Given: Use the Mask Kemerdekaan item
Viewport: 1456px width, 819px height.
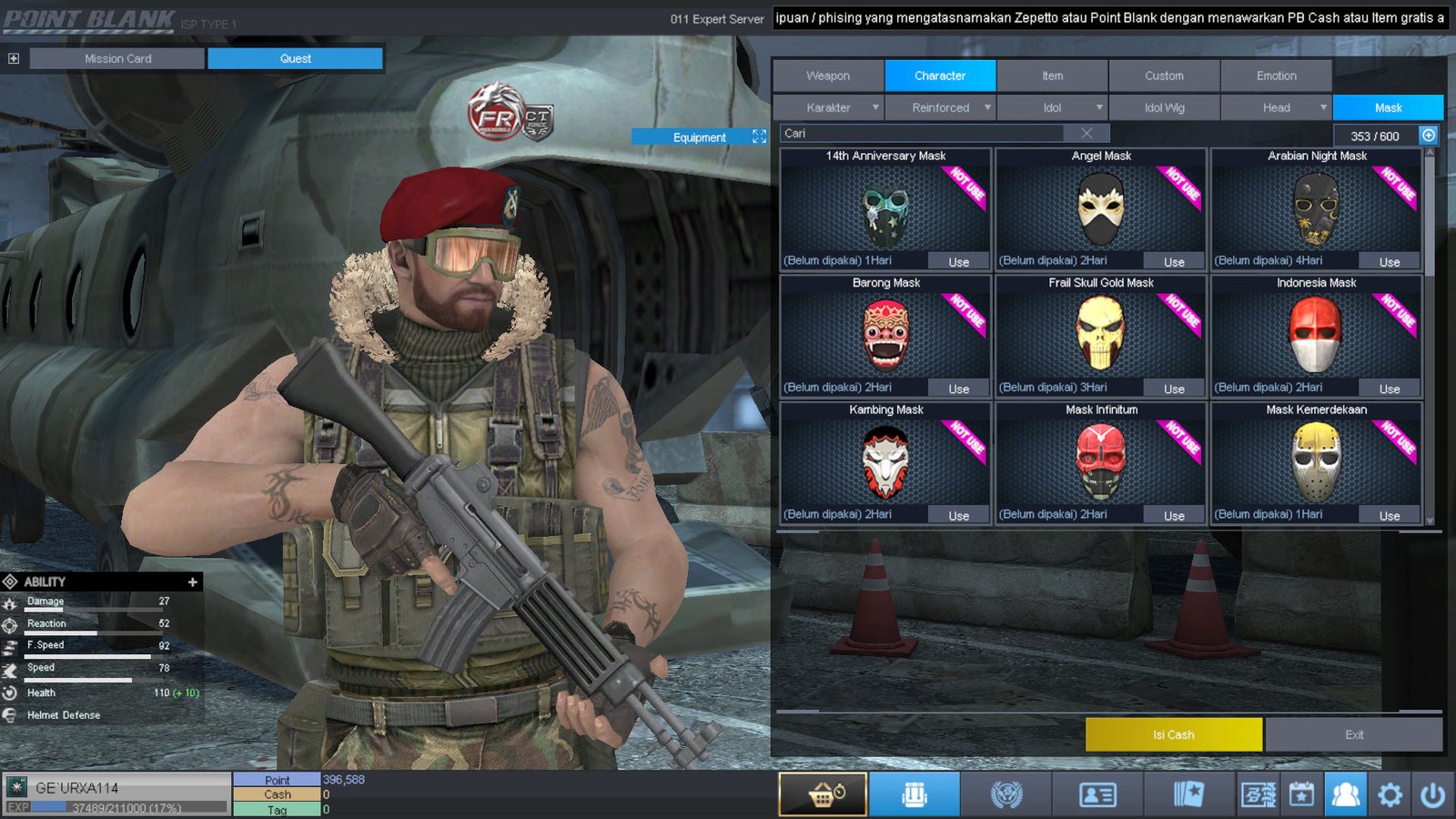Looking at the screenshot, I should [x=1389, y=516].
